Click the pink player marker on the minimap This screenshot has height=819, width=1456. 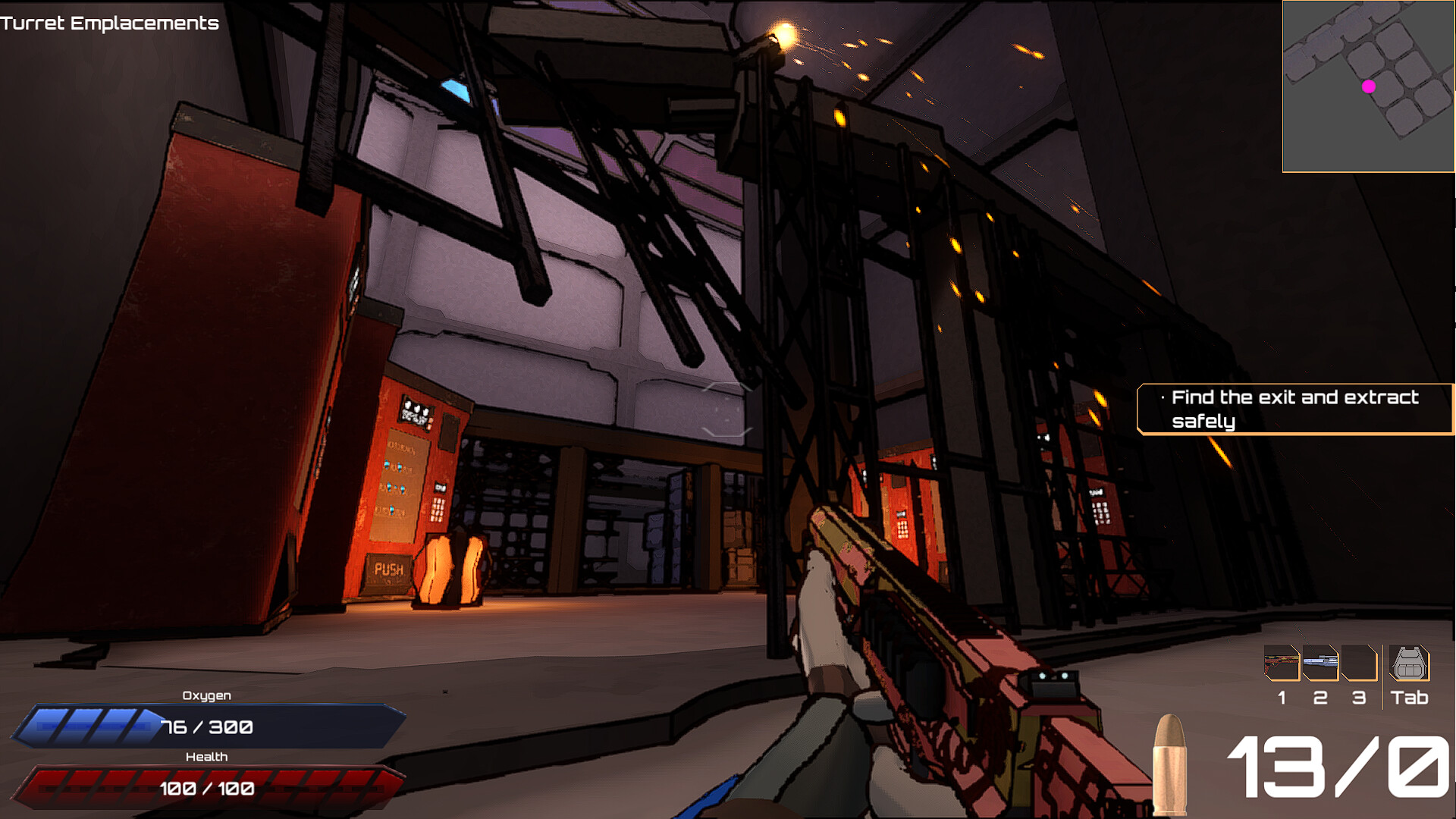point(1370,86)
